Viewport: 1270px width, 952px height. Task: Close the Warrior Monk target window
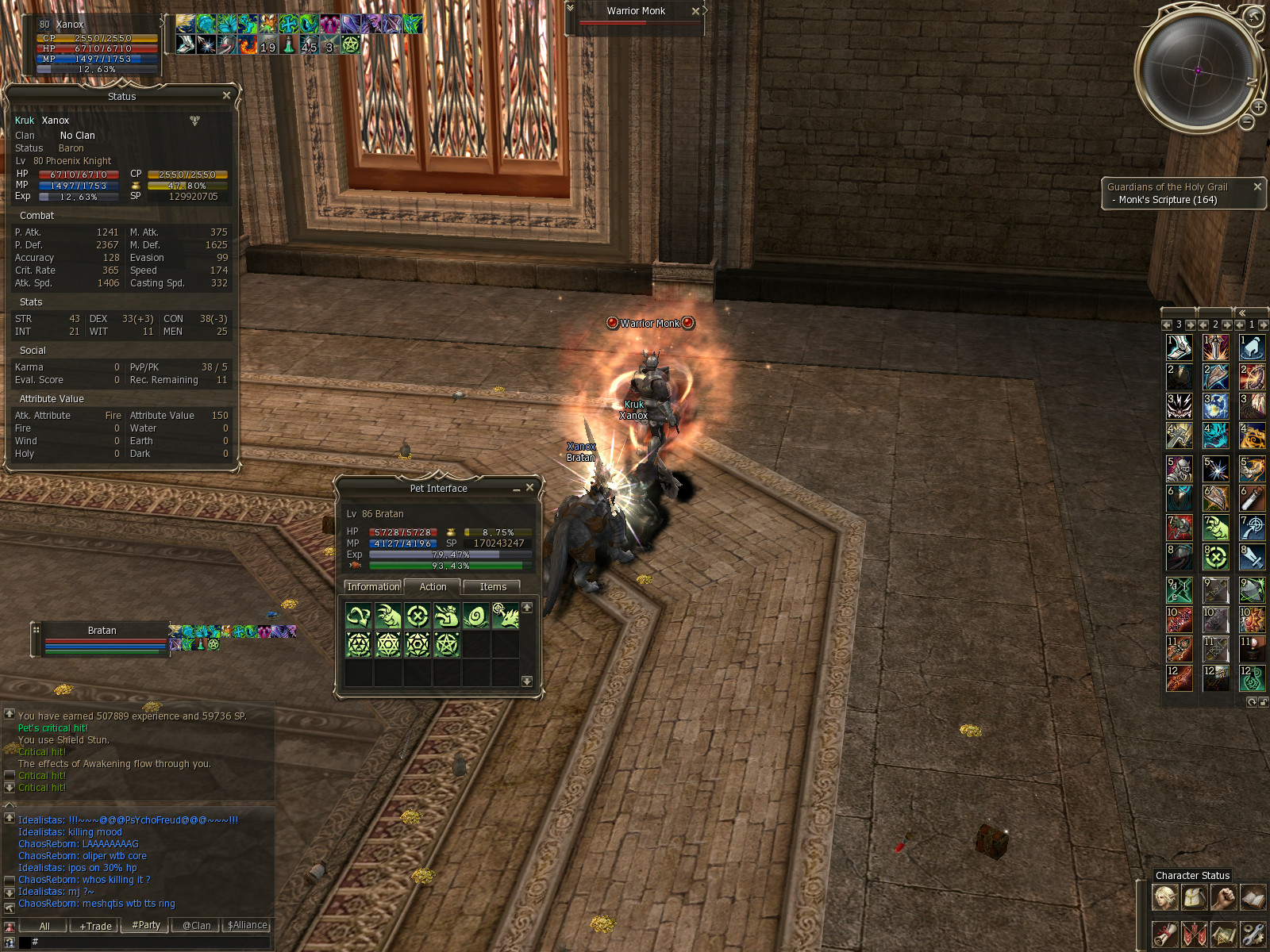(x=695, y=11)
